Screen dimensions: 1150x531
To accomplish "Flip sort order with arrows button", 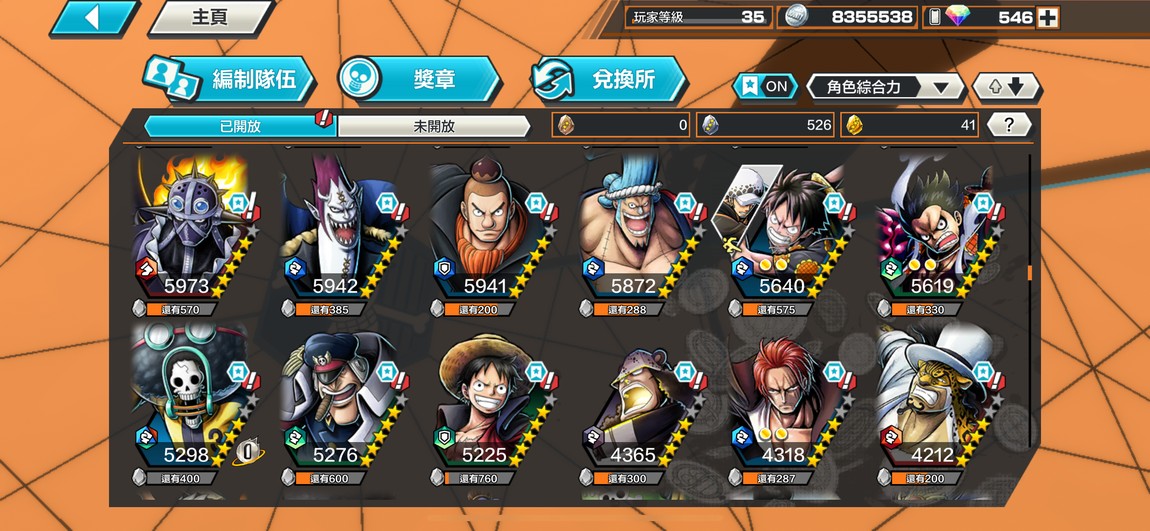I will pos(1007,87).
